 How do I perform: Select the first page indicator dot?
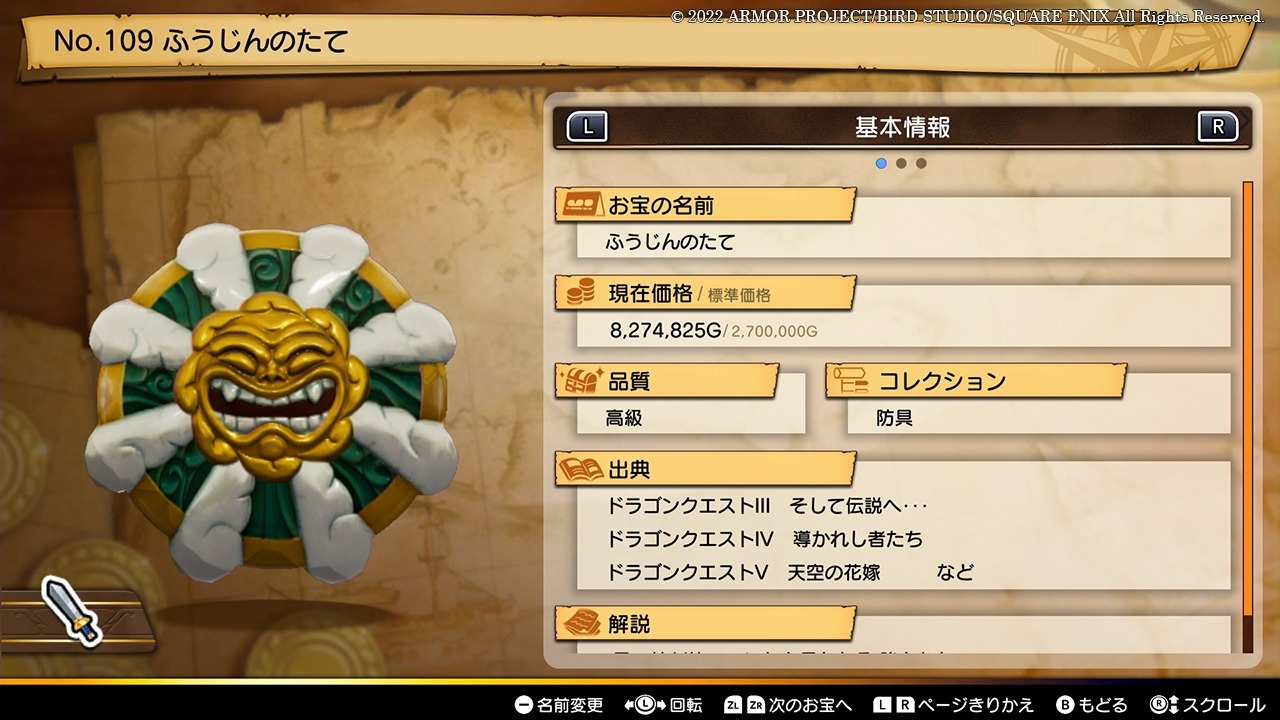881,162
